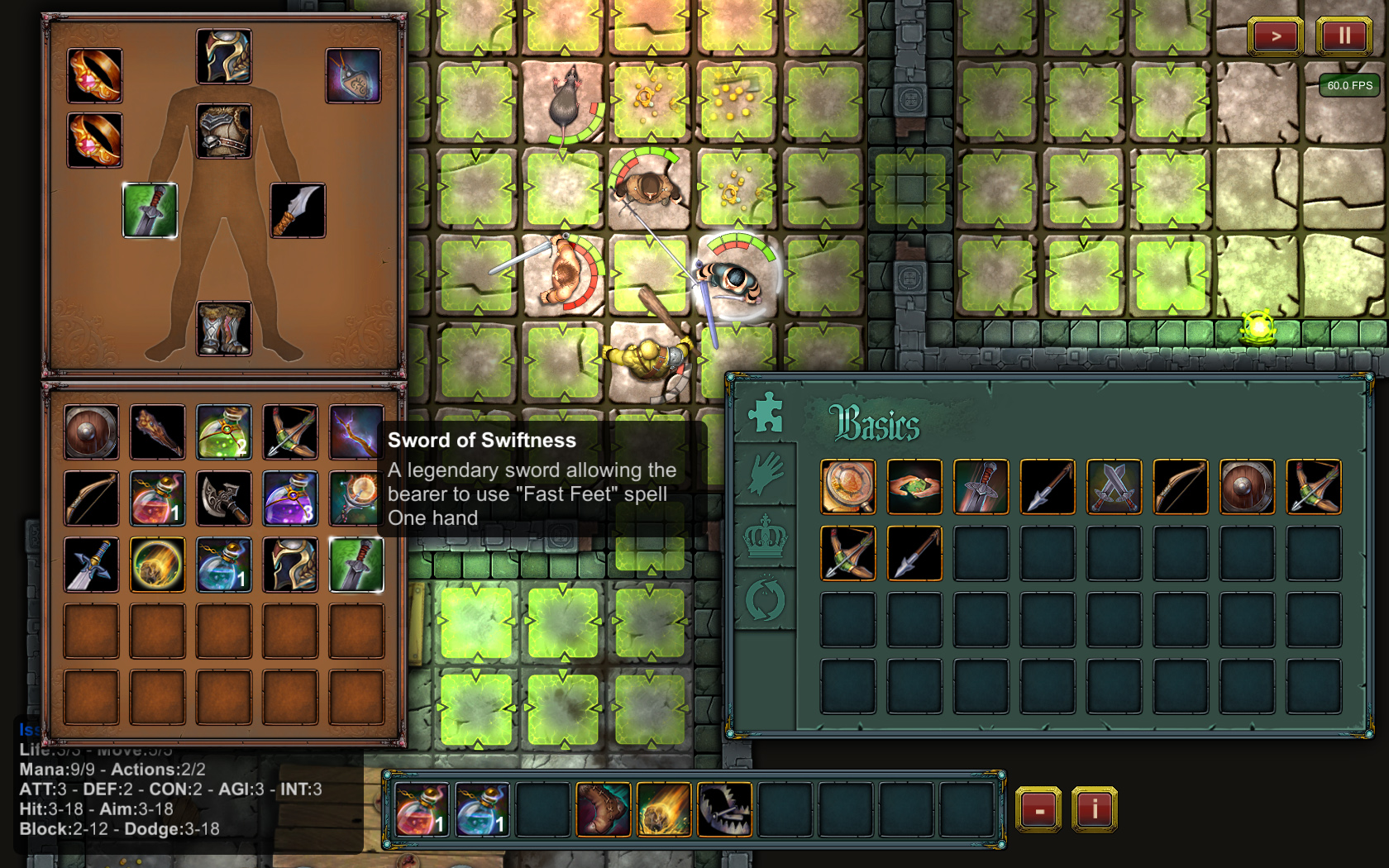The height and width of the screenshot is (868, 1389).
Task: Click the red pause button
Action: 1344,36
